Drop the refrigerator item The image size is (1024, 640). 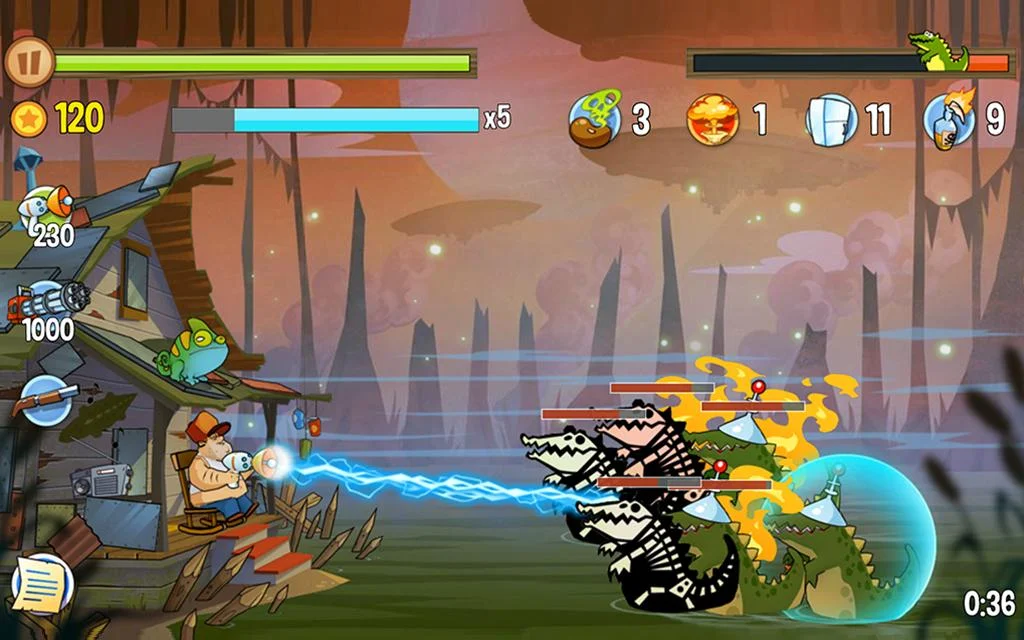tap(831, 119)
